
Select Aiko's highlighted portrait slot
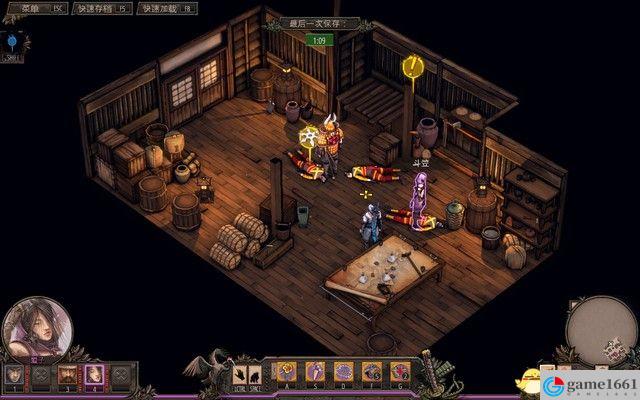(x=94, y=375)
